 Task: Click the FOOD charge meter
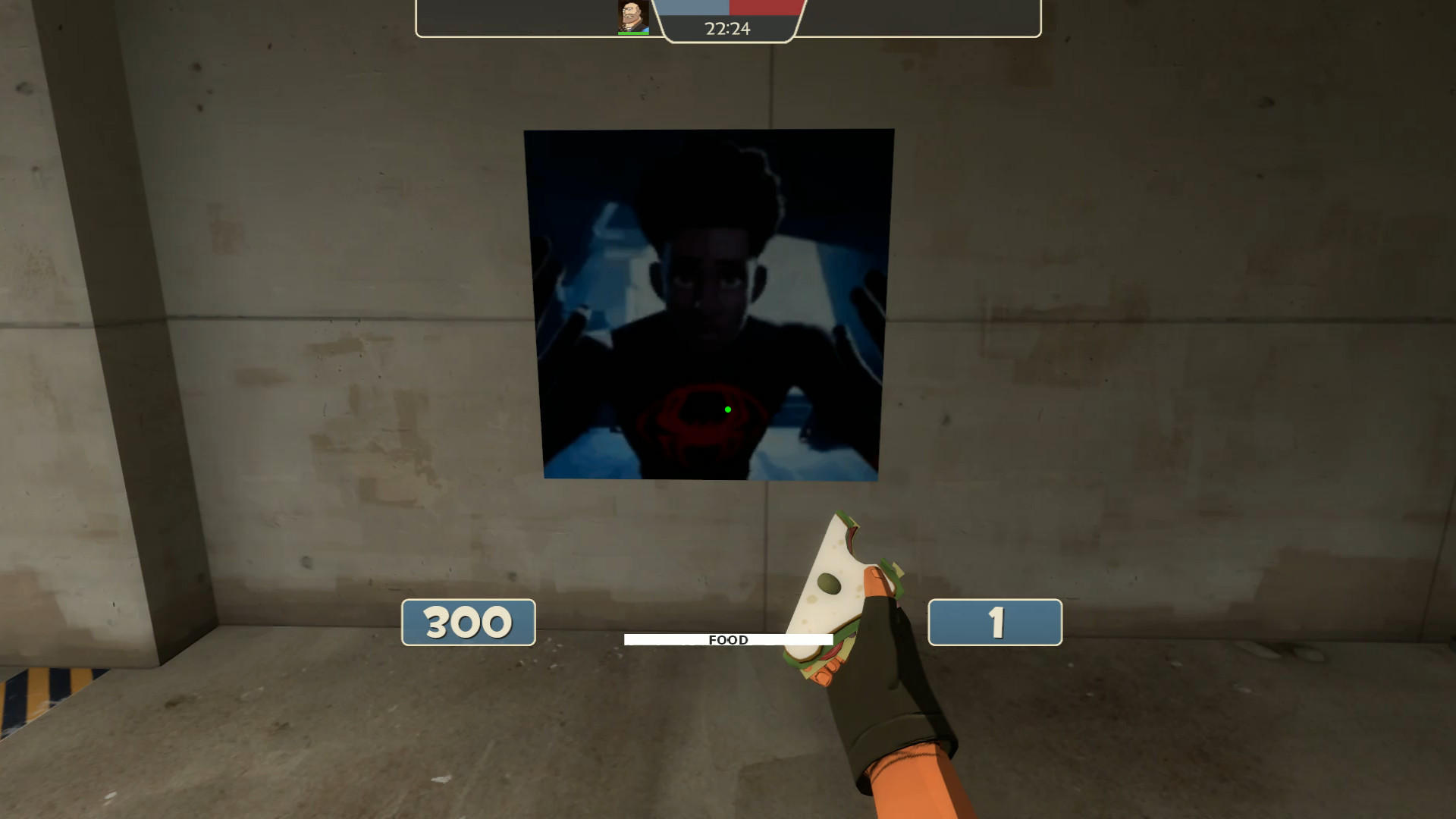728,639
